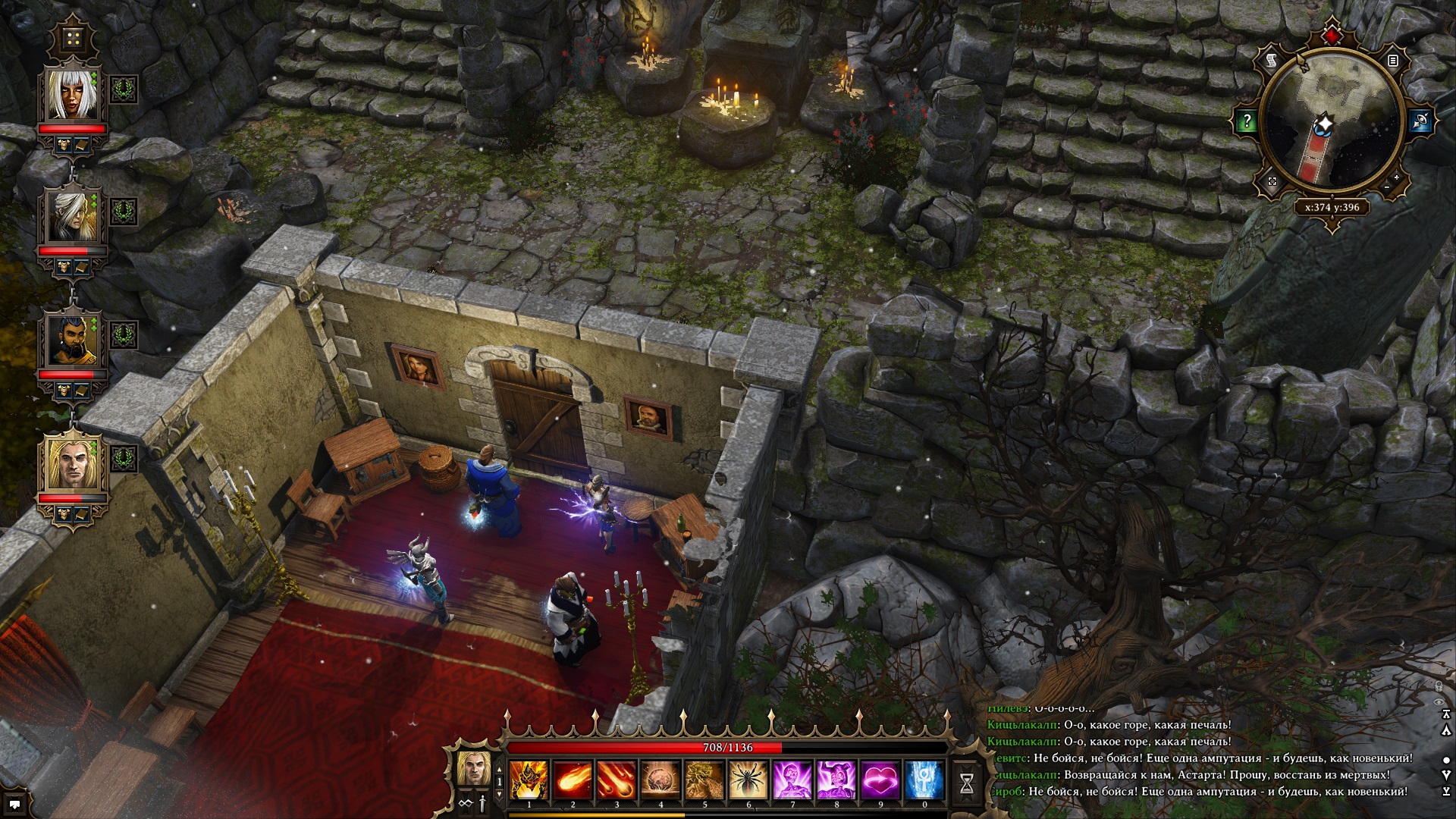1456x819 pixels.
Task: Select the bearded man's party portrait
Action: point(73,341)
